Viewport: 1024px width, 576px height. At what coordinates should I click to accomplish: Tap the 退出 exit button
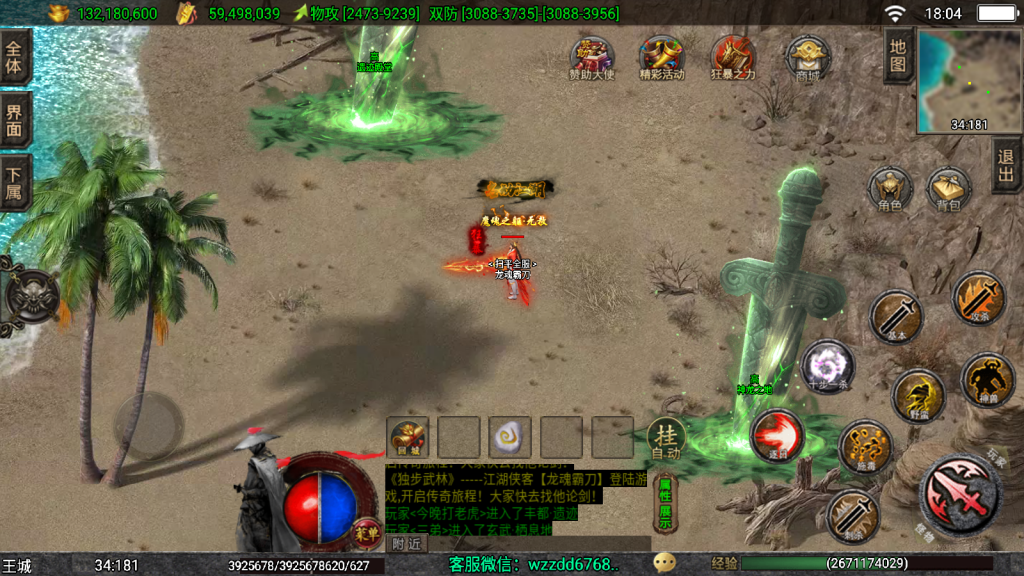click(1006, 165)
